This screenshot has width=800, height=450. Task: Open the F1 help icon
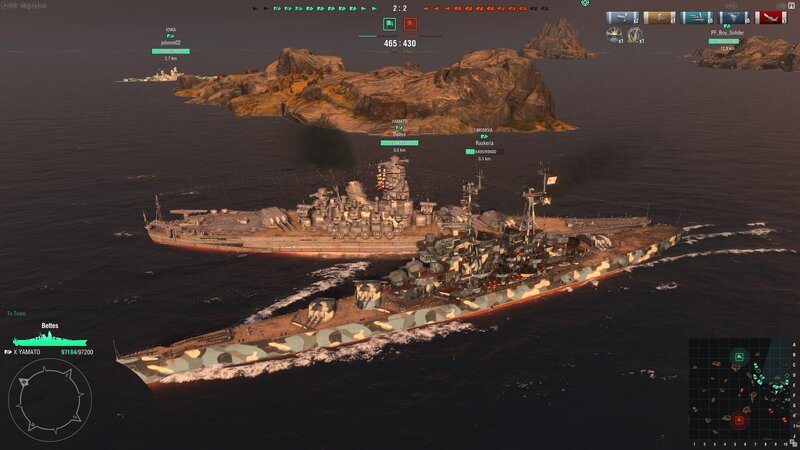(x=791, y=6)
